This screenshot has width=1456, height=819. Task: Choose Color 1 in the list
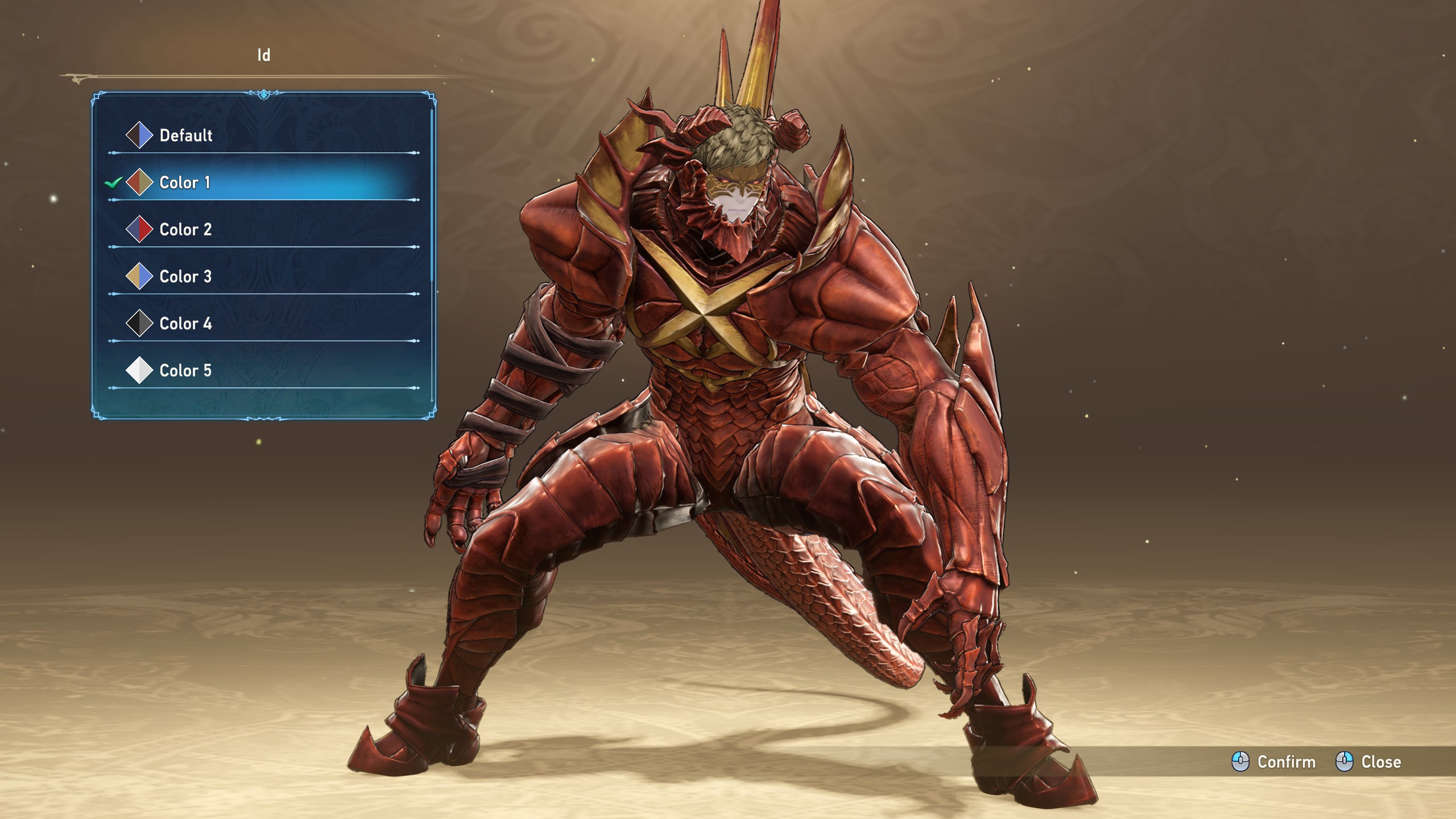click(185, 183)
